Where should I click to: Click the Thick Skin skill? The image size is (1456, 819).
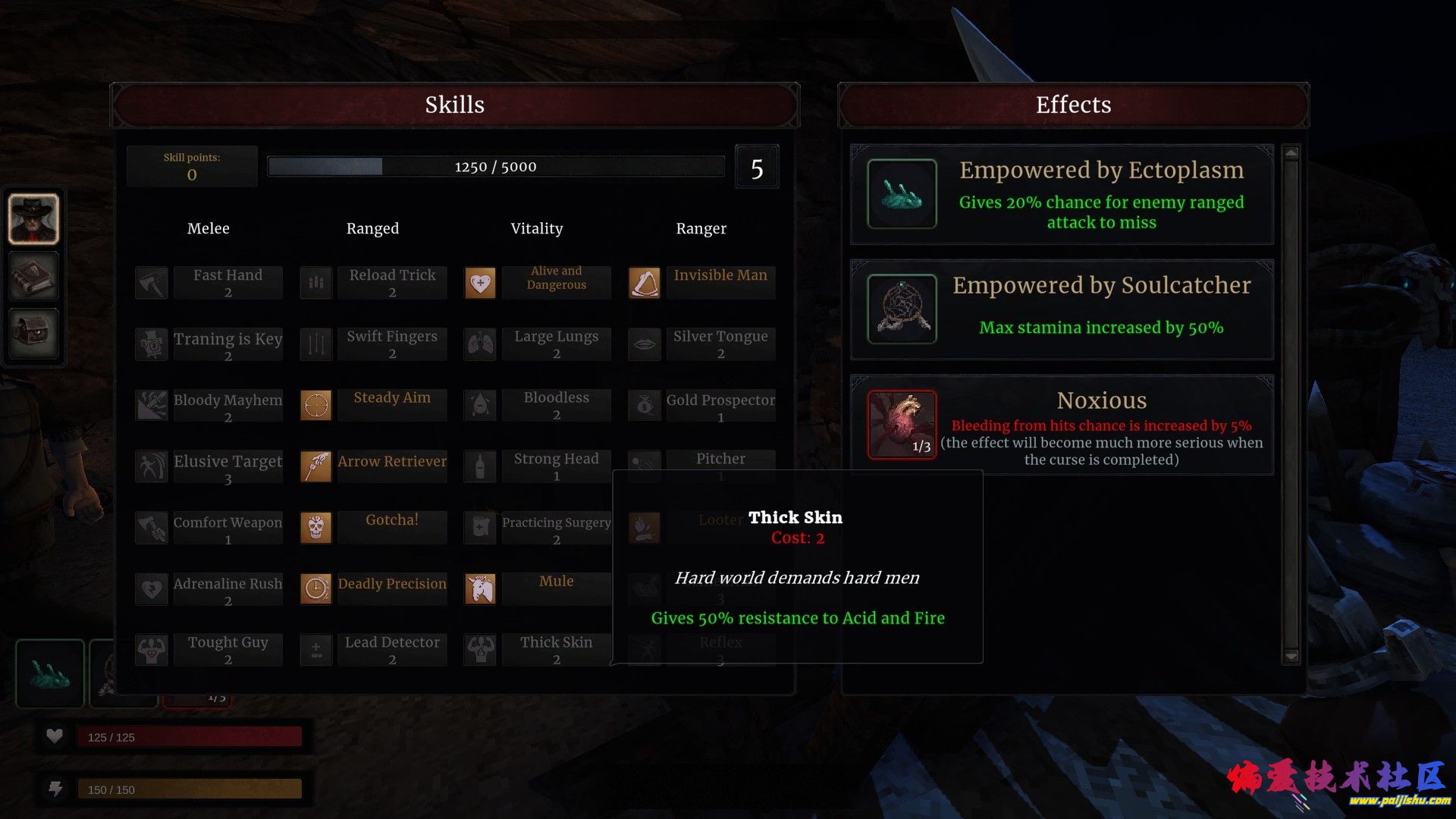click(x=556, y=649)
